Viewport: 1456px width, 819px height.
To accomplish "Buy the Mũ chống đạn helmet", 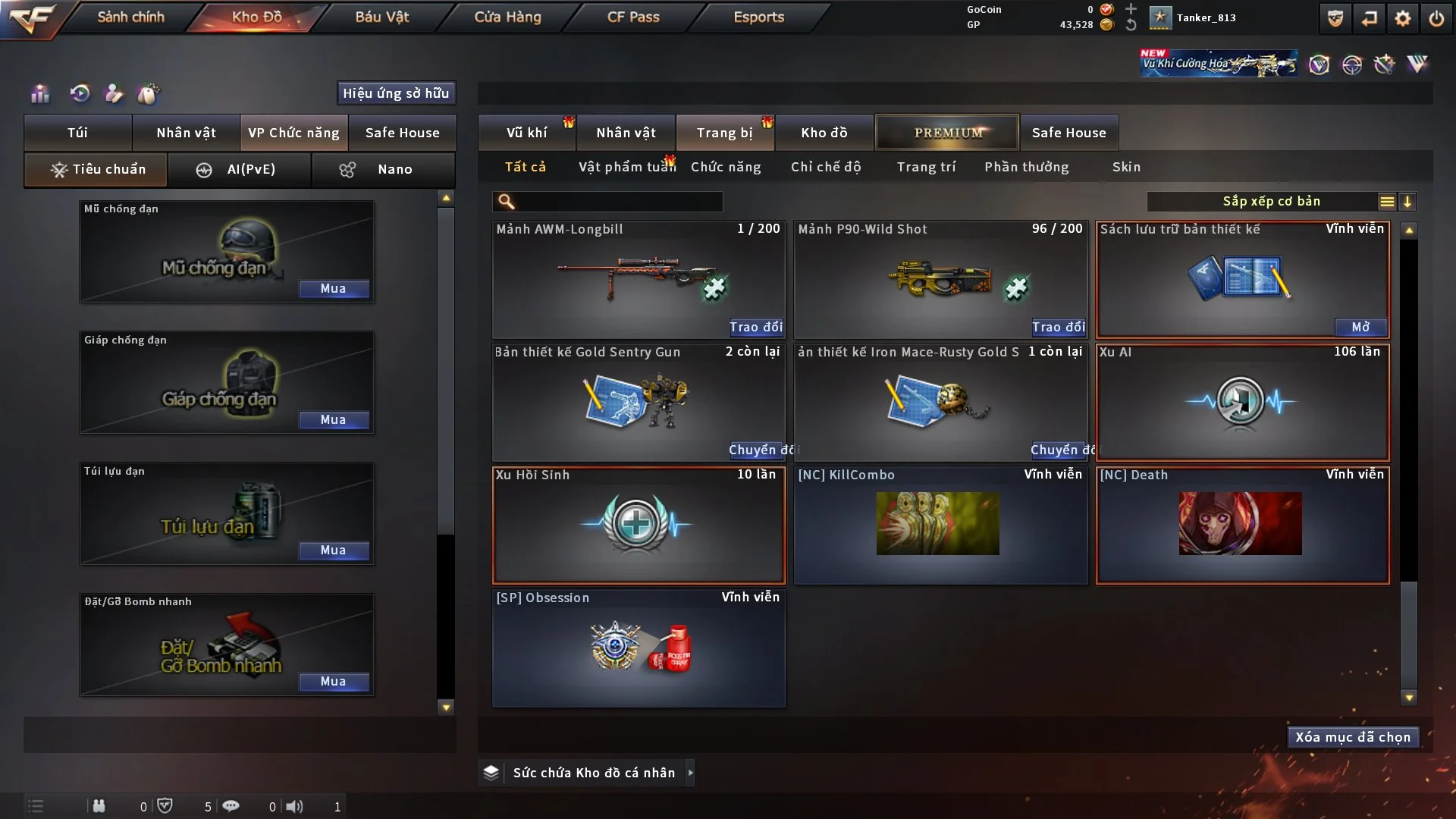I will [334, 289].
